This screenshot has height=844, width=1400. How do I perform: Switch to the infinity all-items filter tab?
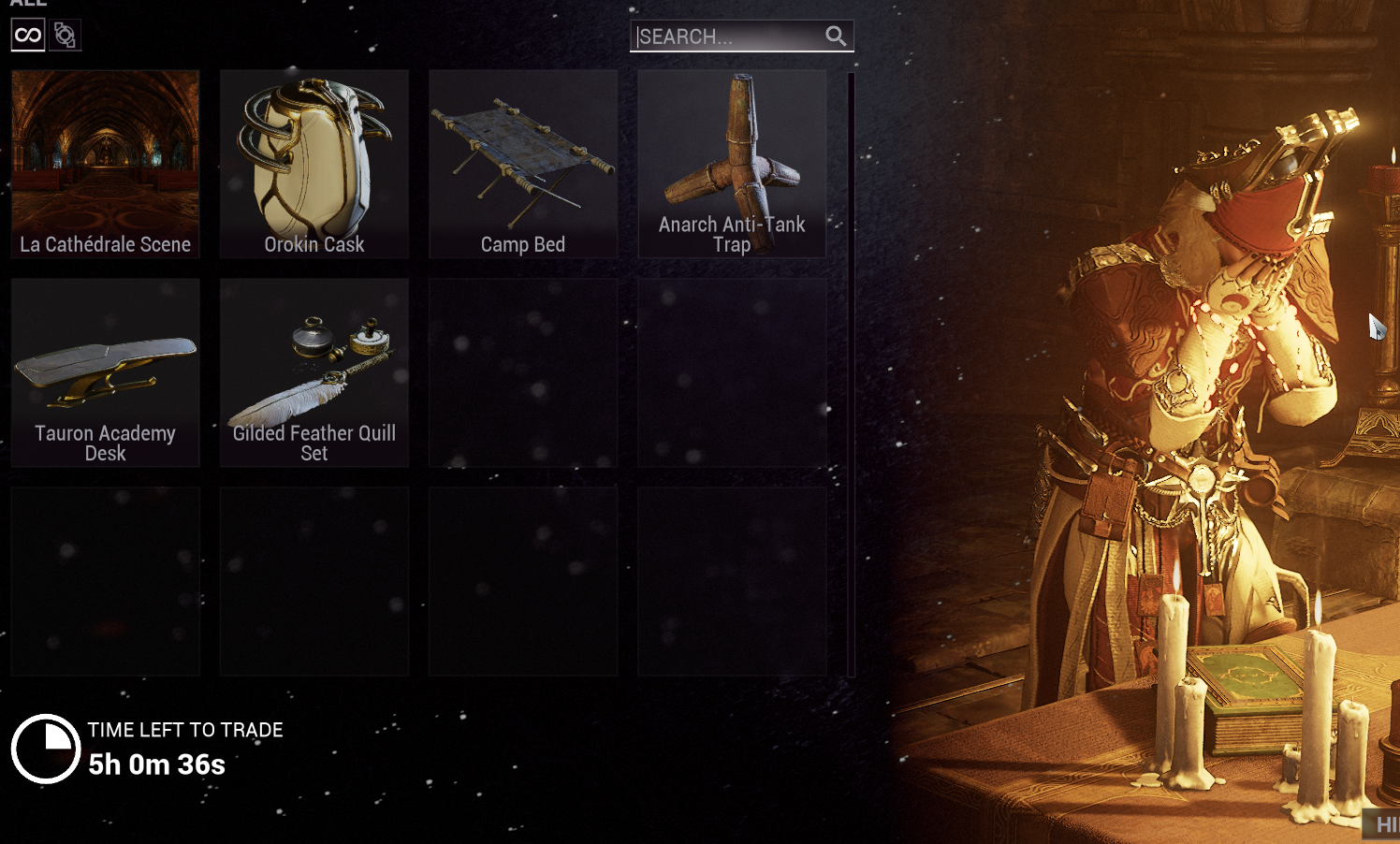click(28, 36)
